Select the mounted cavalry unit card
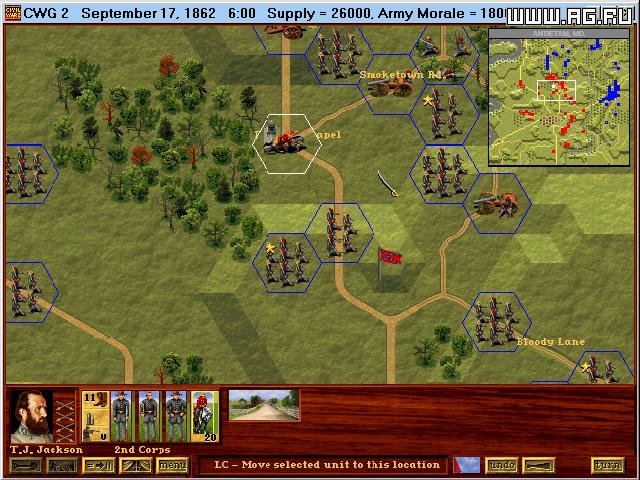 tap(204, 416)
